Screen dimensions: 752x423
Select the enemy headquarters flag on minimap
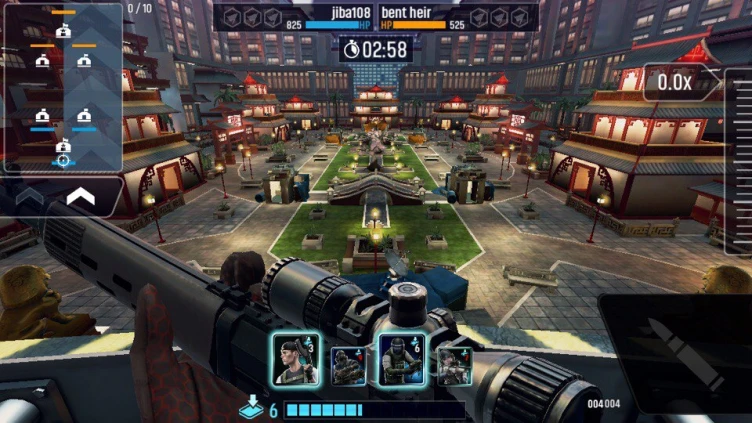63,30
